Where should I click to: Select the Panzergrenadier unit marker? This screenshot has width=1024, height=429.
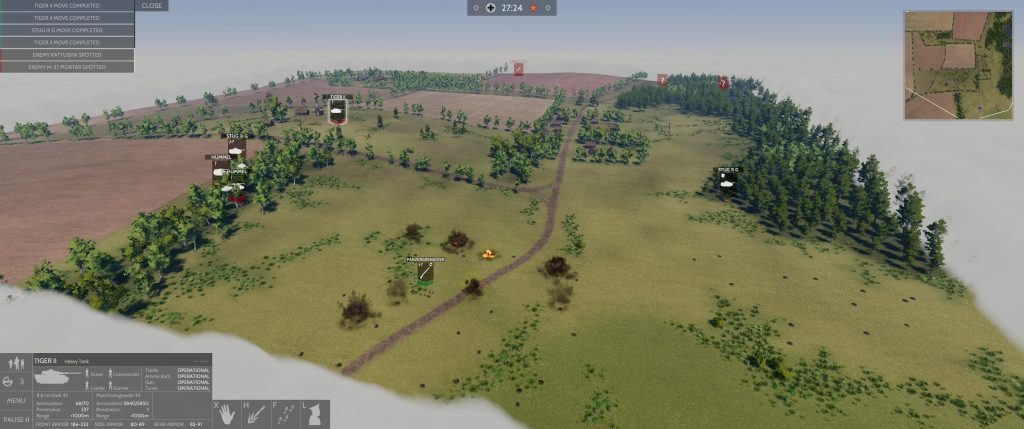click(424, 271)
